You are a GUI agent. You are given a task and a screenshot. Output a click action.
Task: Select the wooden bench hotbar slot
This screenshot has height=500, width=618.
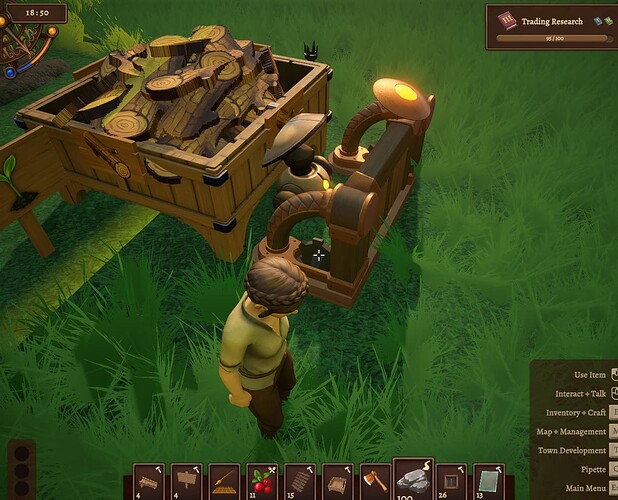point(149,481)
